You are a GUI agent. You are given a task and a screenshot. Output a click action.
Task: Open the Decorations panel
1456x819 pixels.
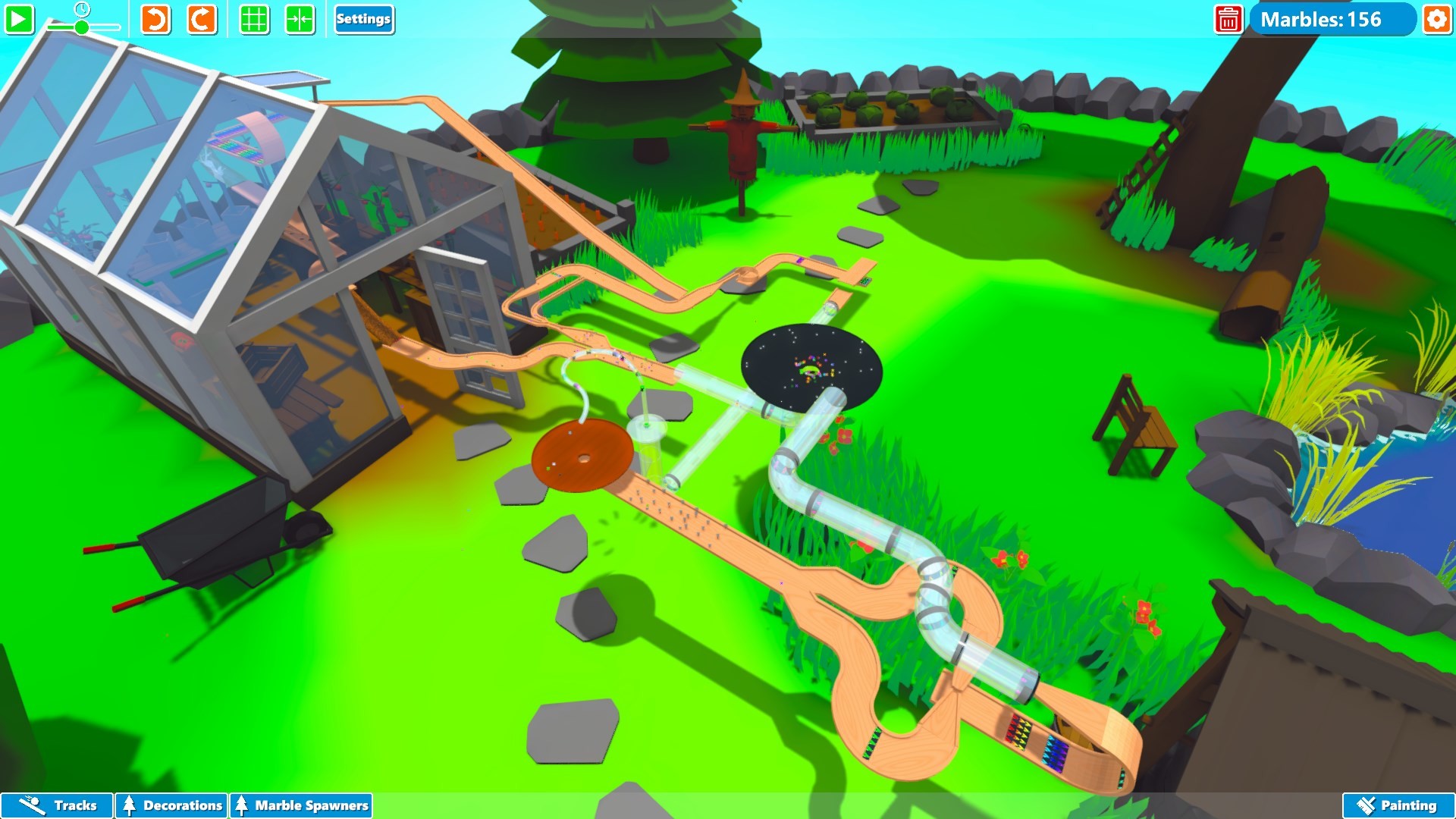coord(171,805)
